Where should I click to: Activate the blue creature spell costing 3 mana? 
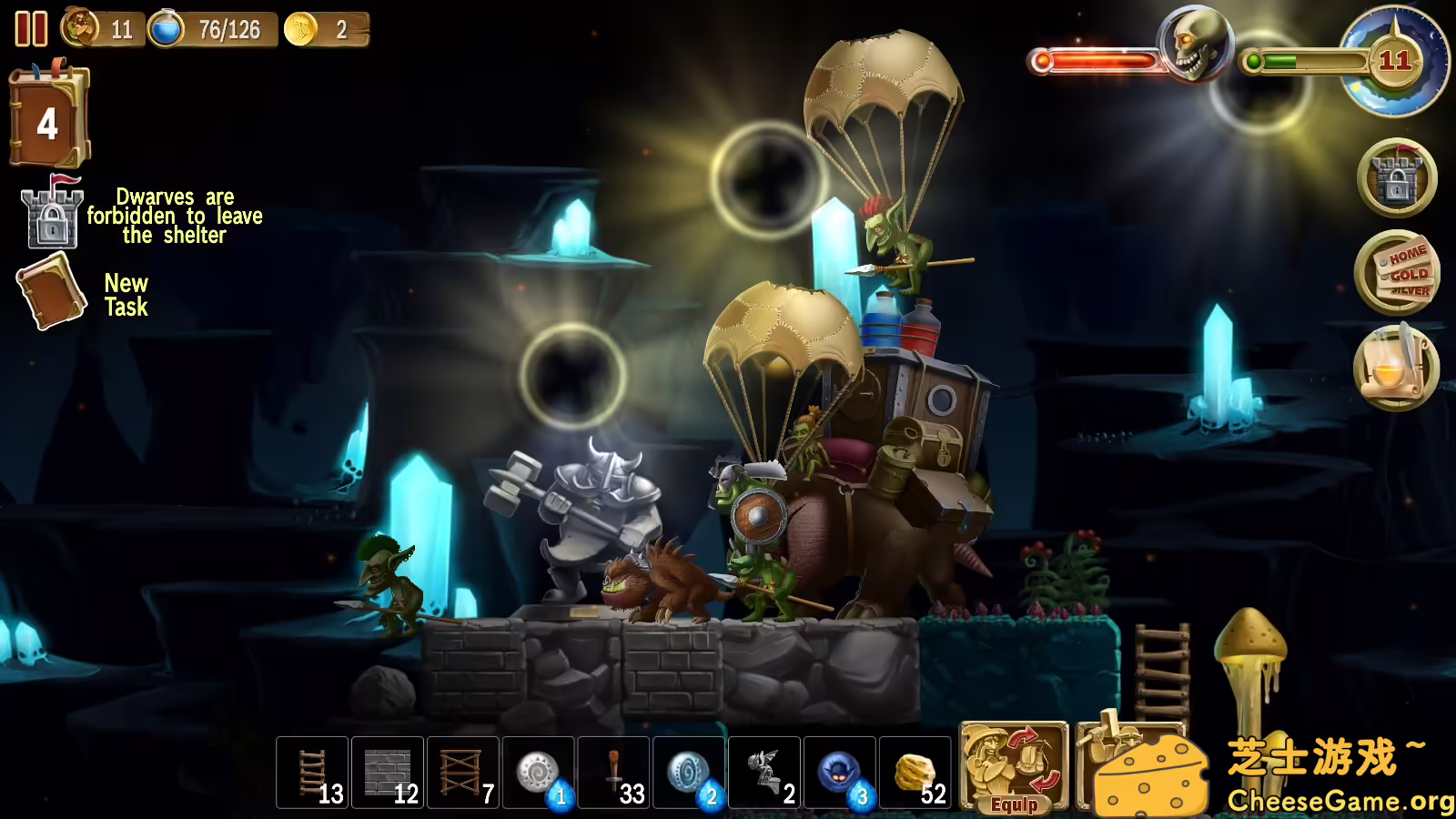point(841,773)
